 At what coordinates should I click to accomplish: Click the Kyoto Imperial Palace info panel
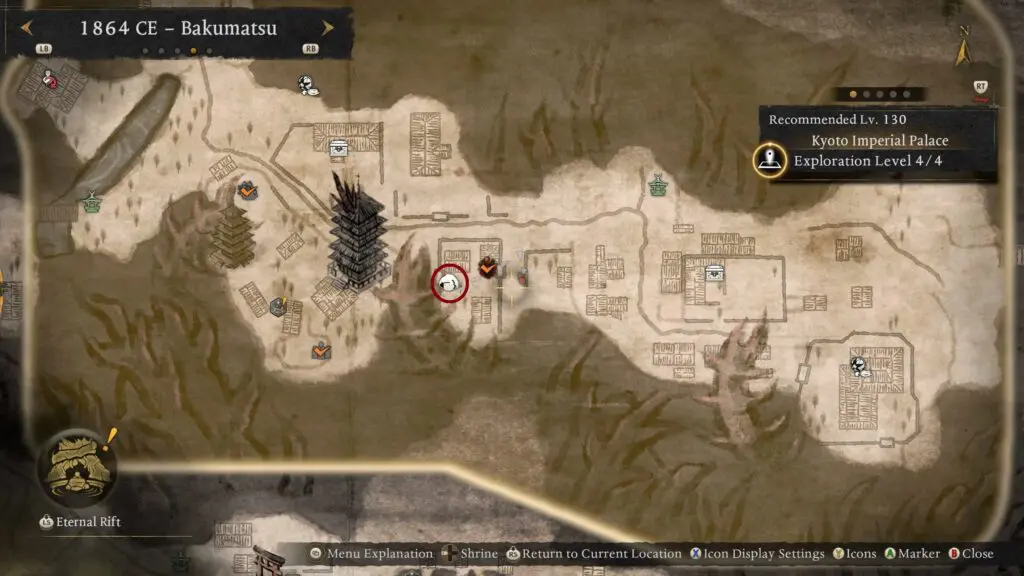click(x=877, y=144)
